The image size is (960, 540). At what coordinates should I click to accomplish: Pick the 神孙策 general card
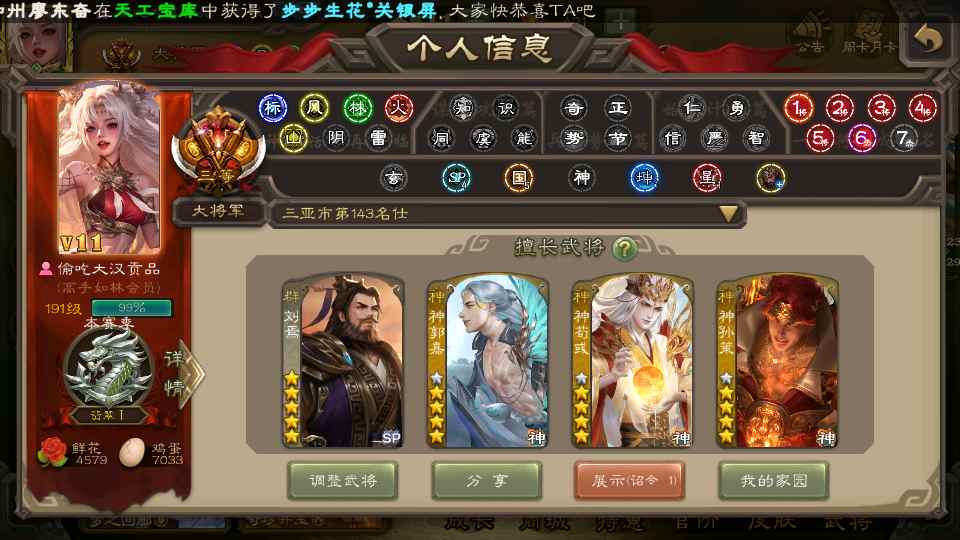[x=777, y=361]
